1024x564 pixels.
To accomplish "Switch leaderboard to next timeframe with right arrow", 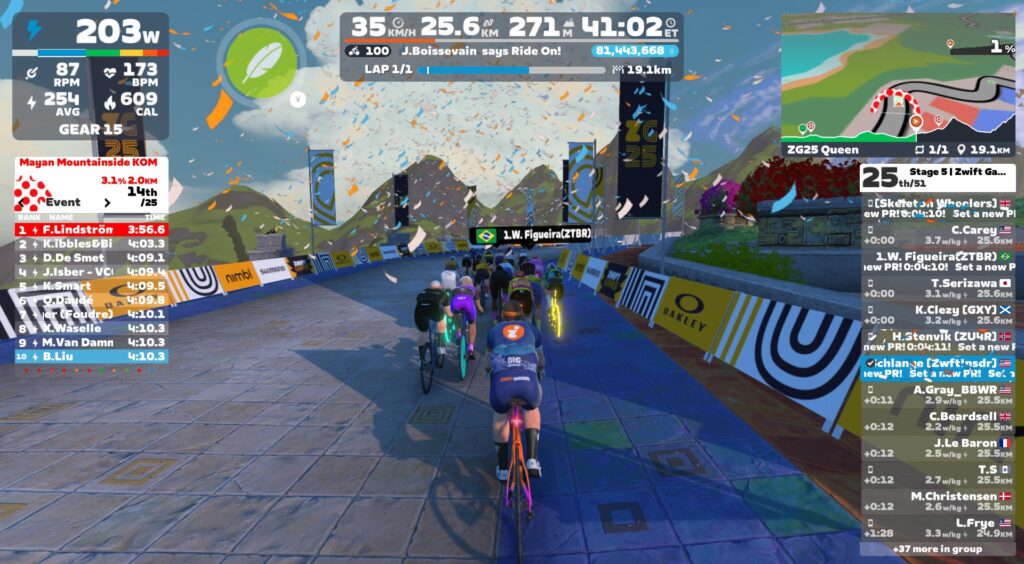I will click(x=108, y=202).
